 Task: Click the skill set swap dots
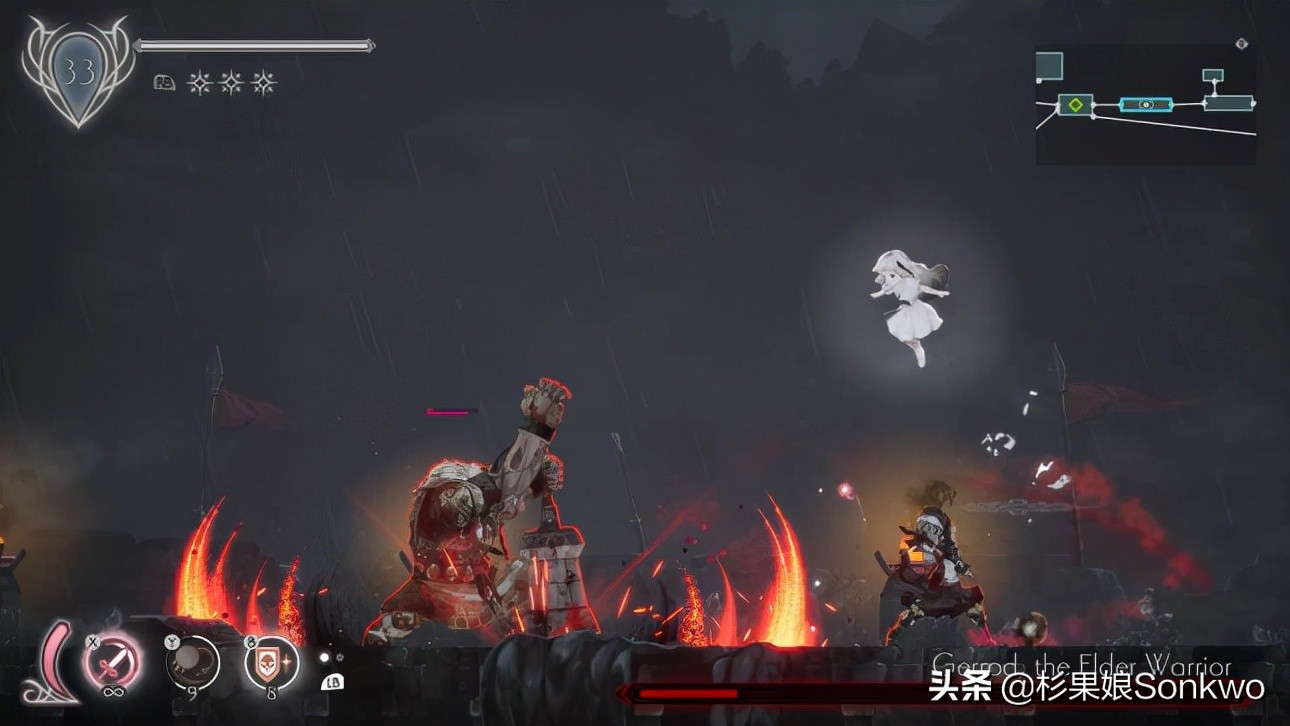(331, 657)
